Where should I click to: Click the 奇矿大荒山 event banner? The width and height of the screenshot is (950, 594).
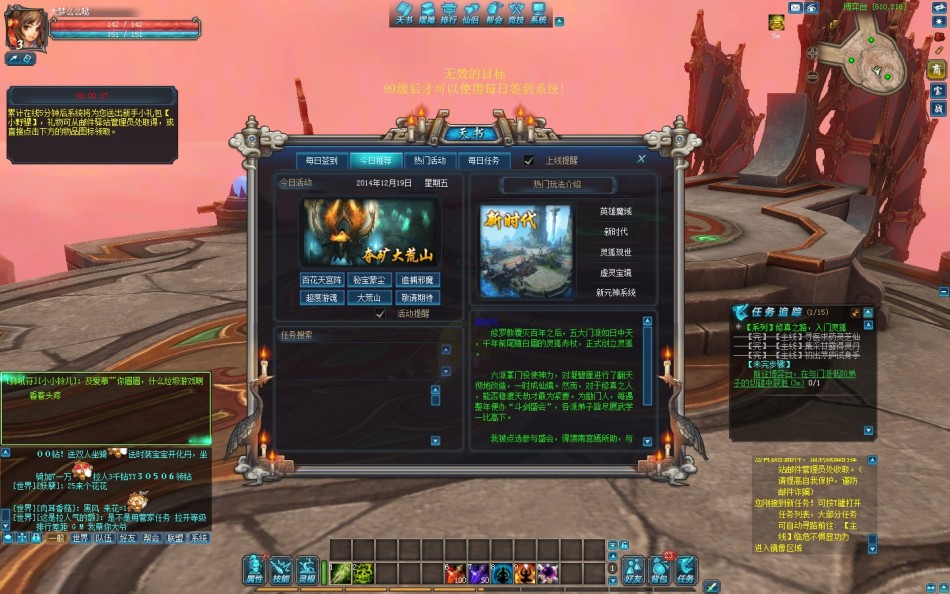coord(370,232)
